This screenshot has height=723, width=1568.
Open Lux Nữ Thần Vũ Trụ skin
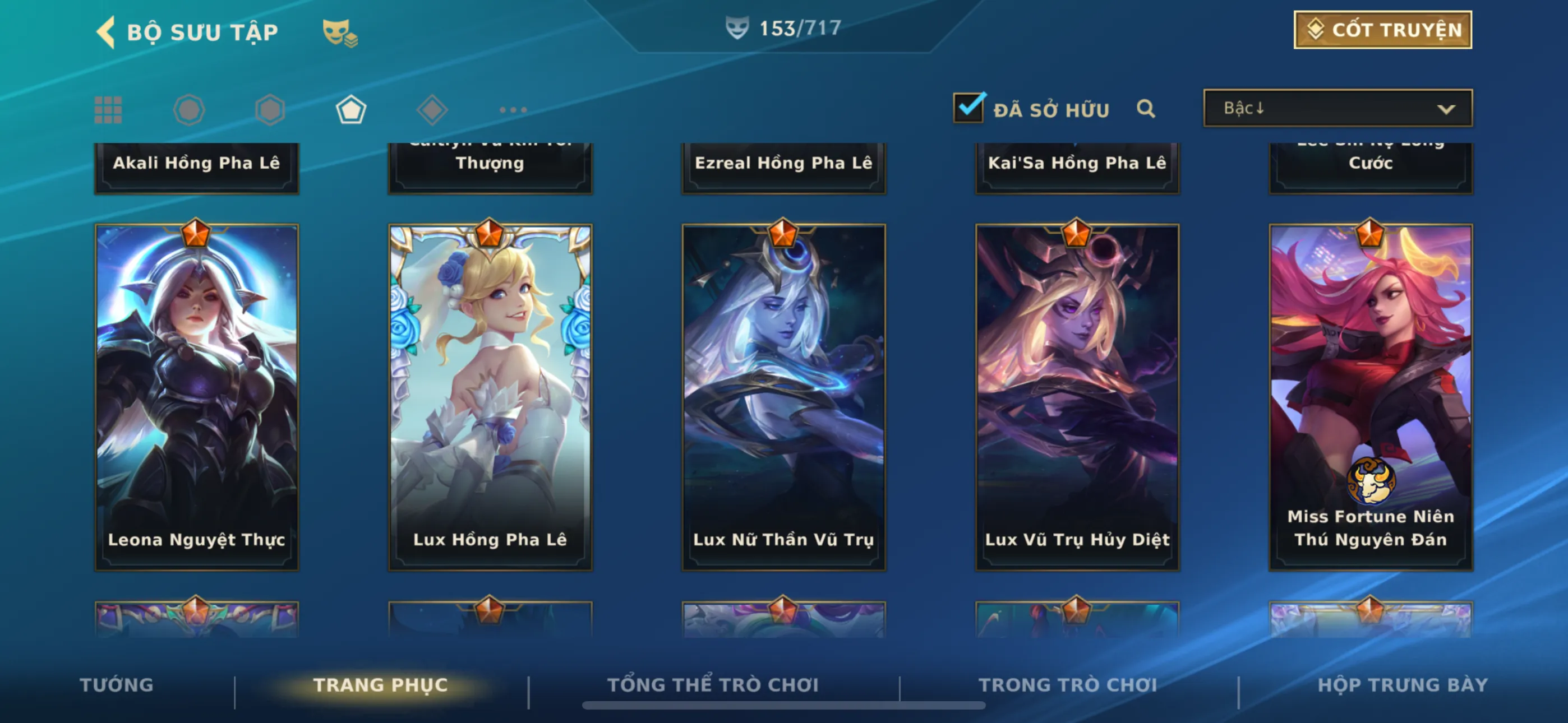[x=783, y=397]
